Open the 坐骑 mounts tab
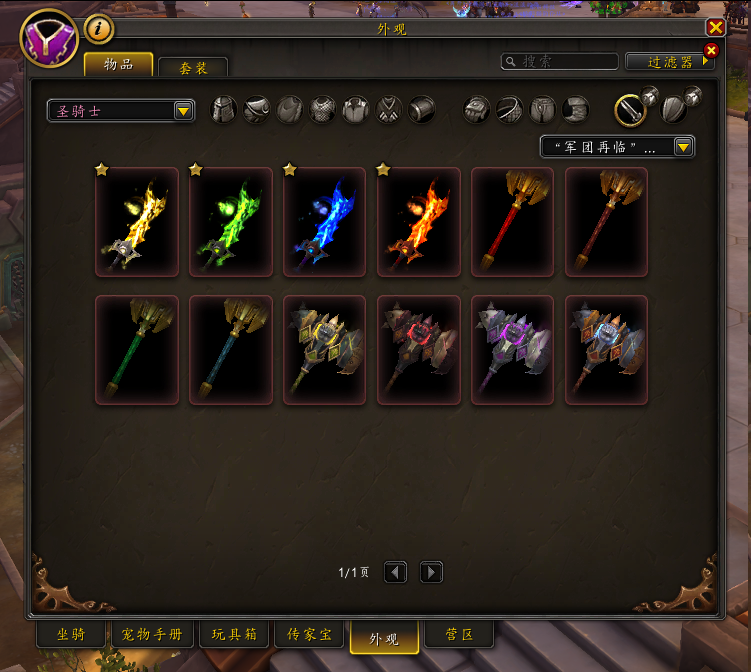The image size is (751, 672). pyautogui.click(x=70, y=635)
